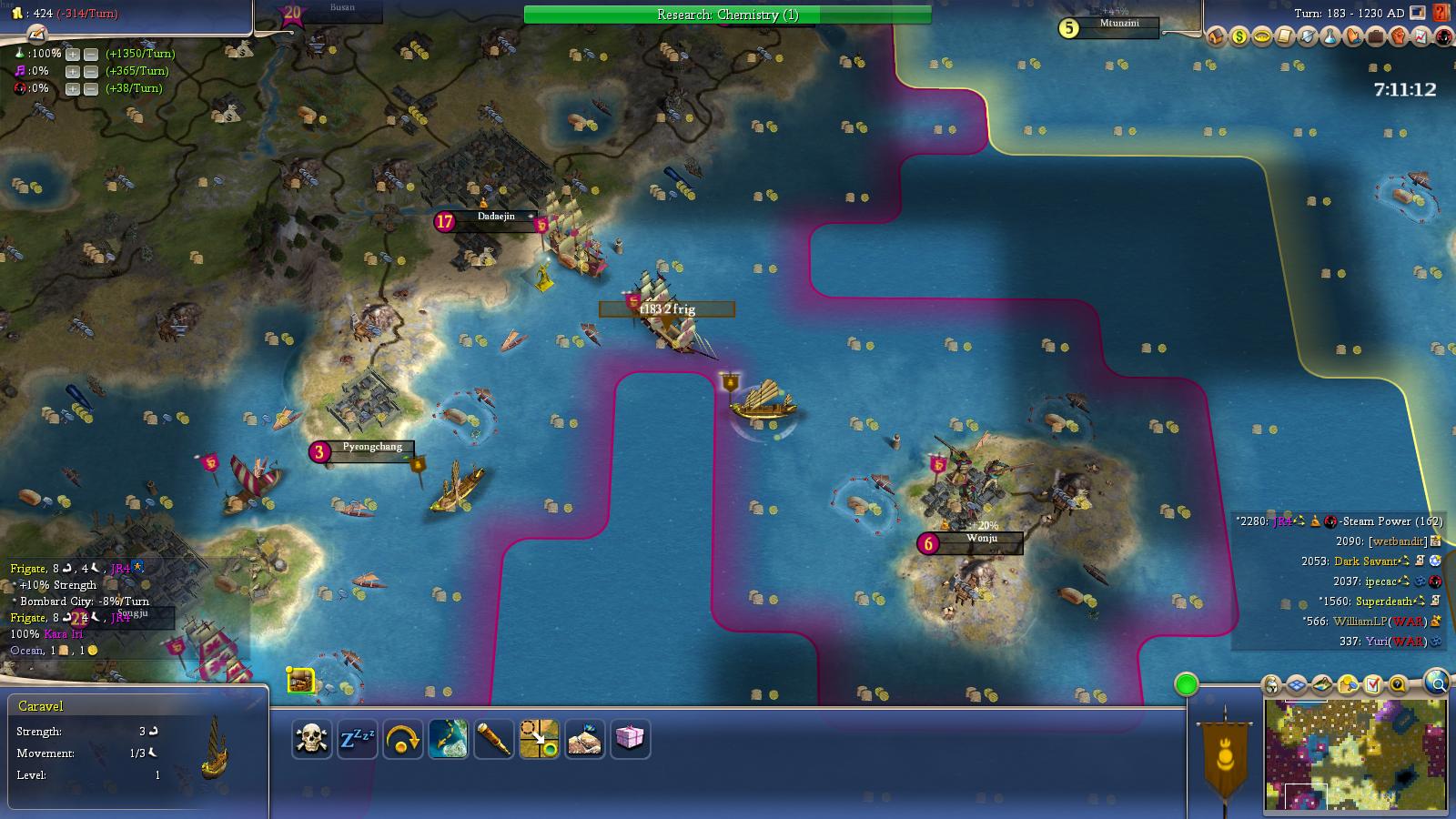
Task: Toggle resource yield display icon
Action: (1349, 683)
